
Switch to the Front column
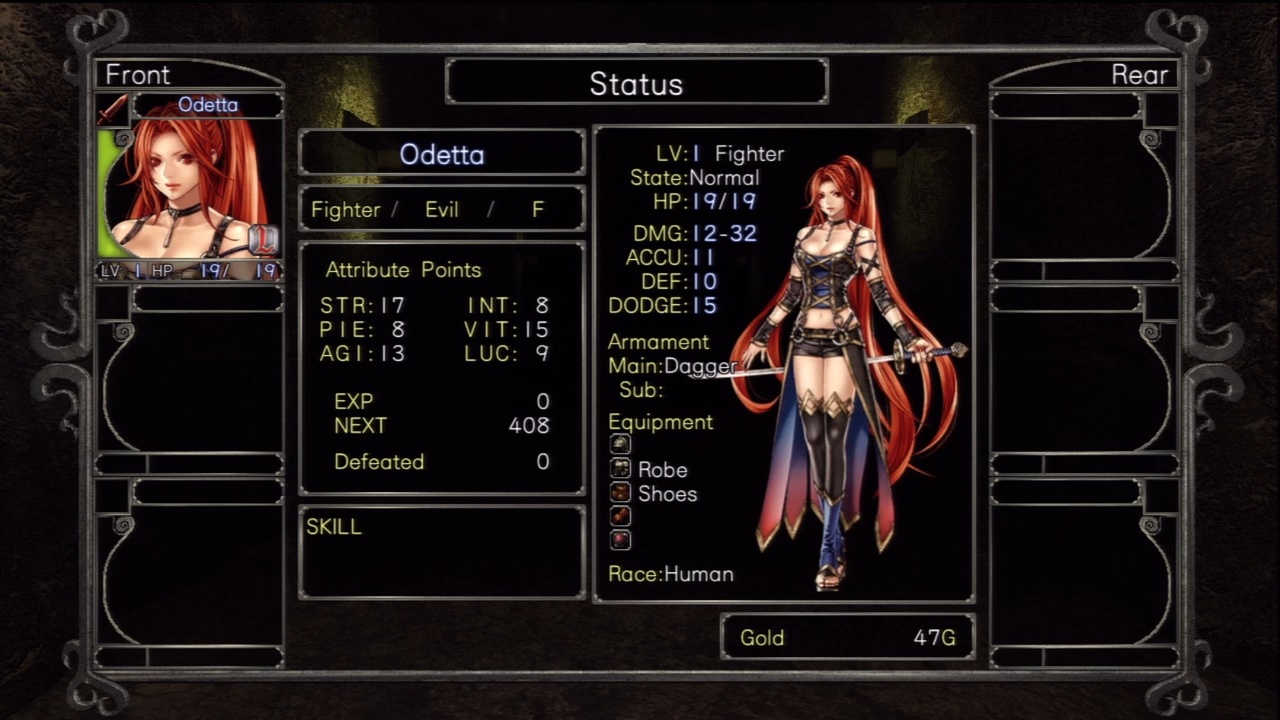(x=138, y=74)
